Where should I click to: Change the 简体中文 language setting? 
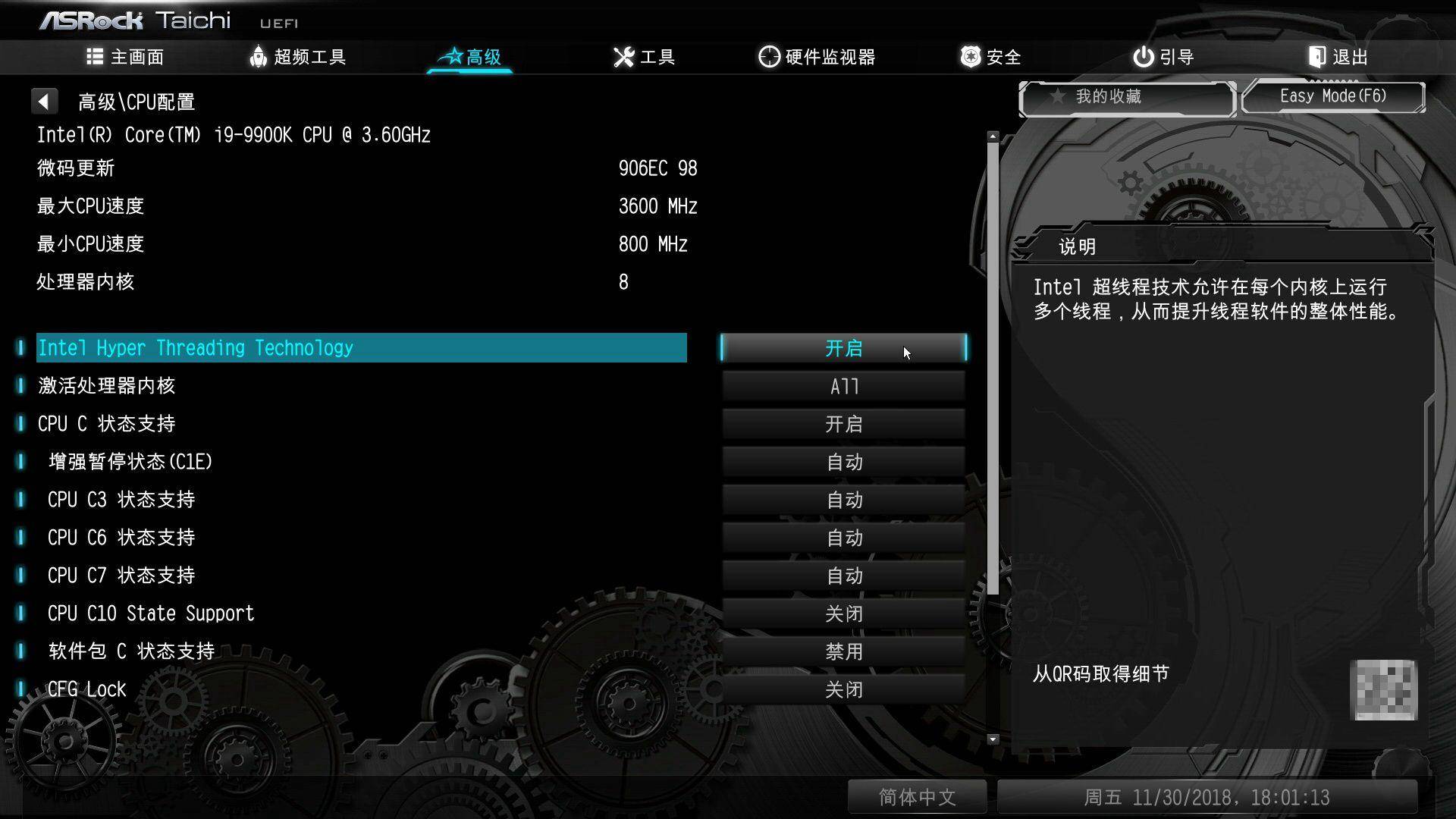click(917, 797)
